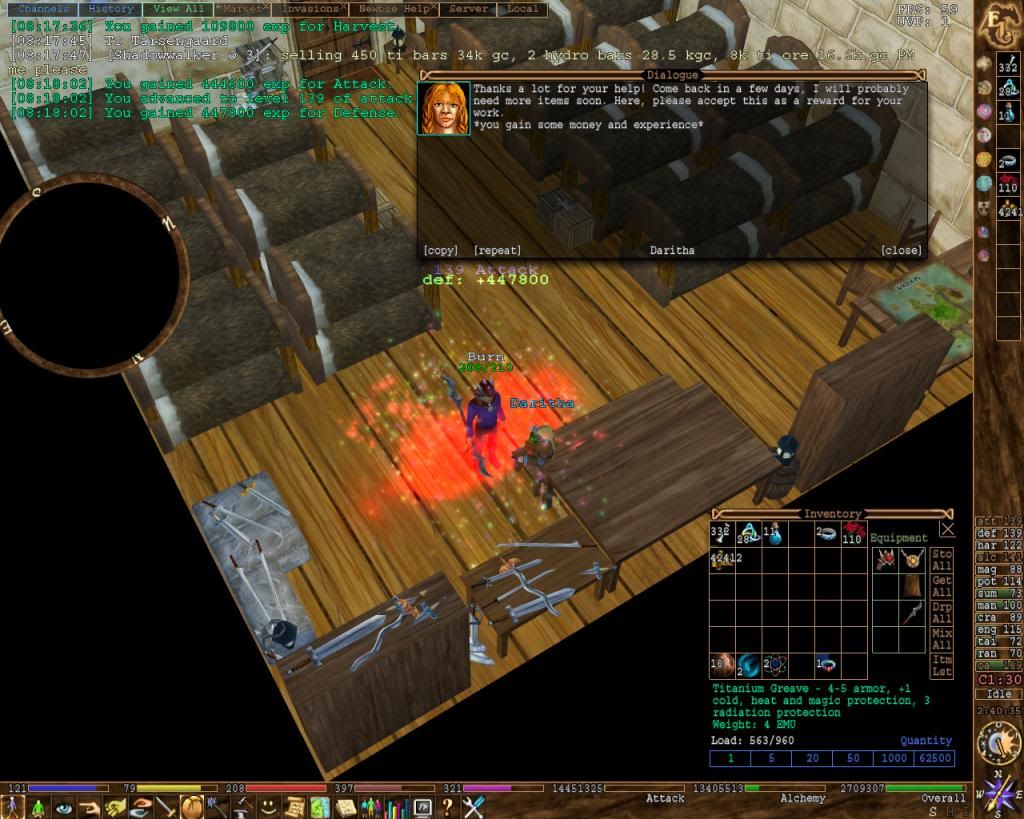The image size is (1024, 819).
Task: Close the Inventory window
Action: click(947, 529)
